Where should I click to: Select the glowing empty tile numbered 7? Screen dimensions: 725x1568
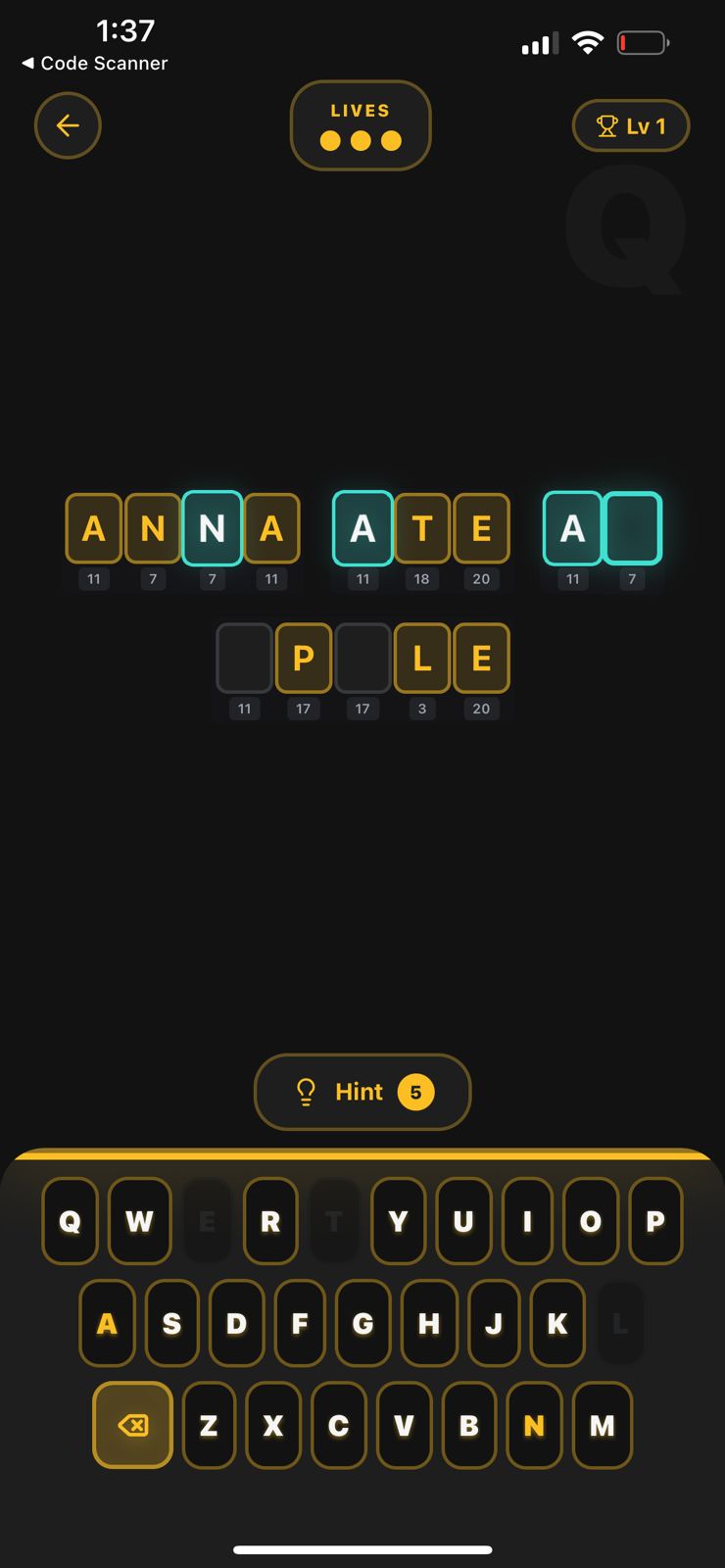(632, 528)
